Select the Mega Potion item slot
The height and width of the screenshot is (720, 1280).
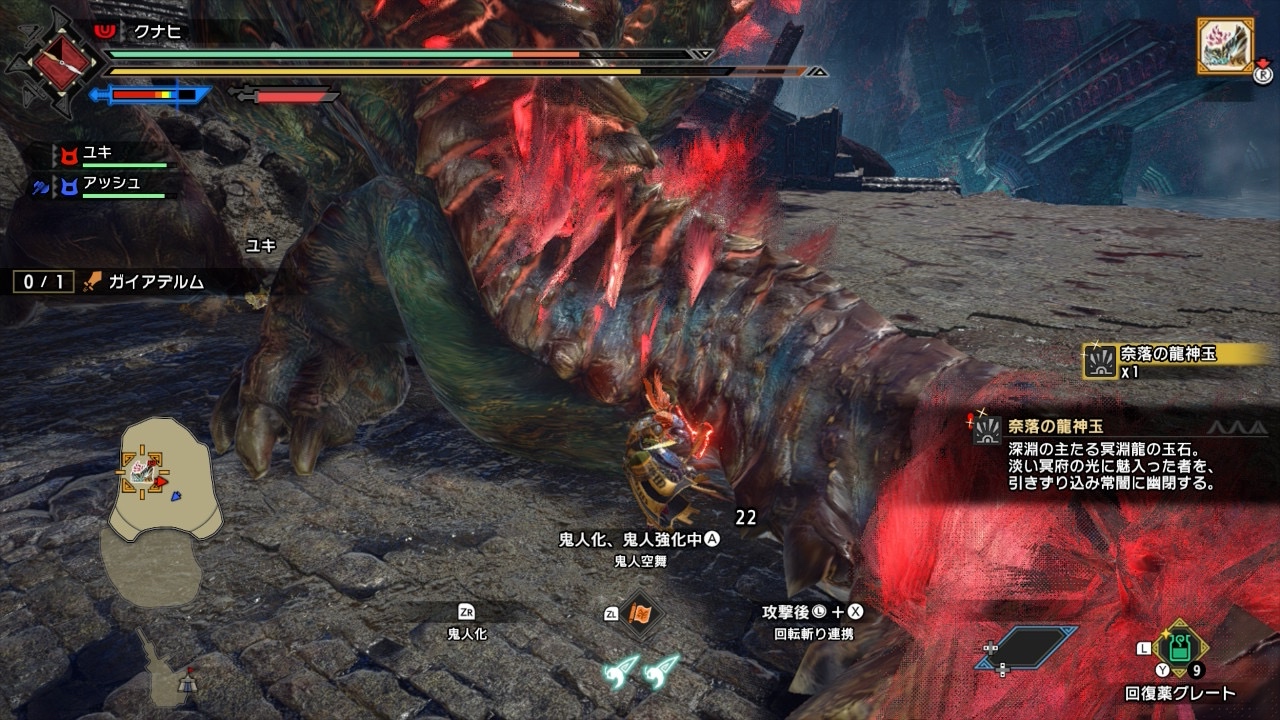1180,650
